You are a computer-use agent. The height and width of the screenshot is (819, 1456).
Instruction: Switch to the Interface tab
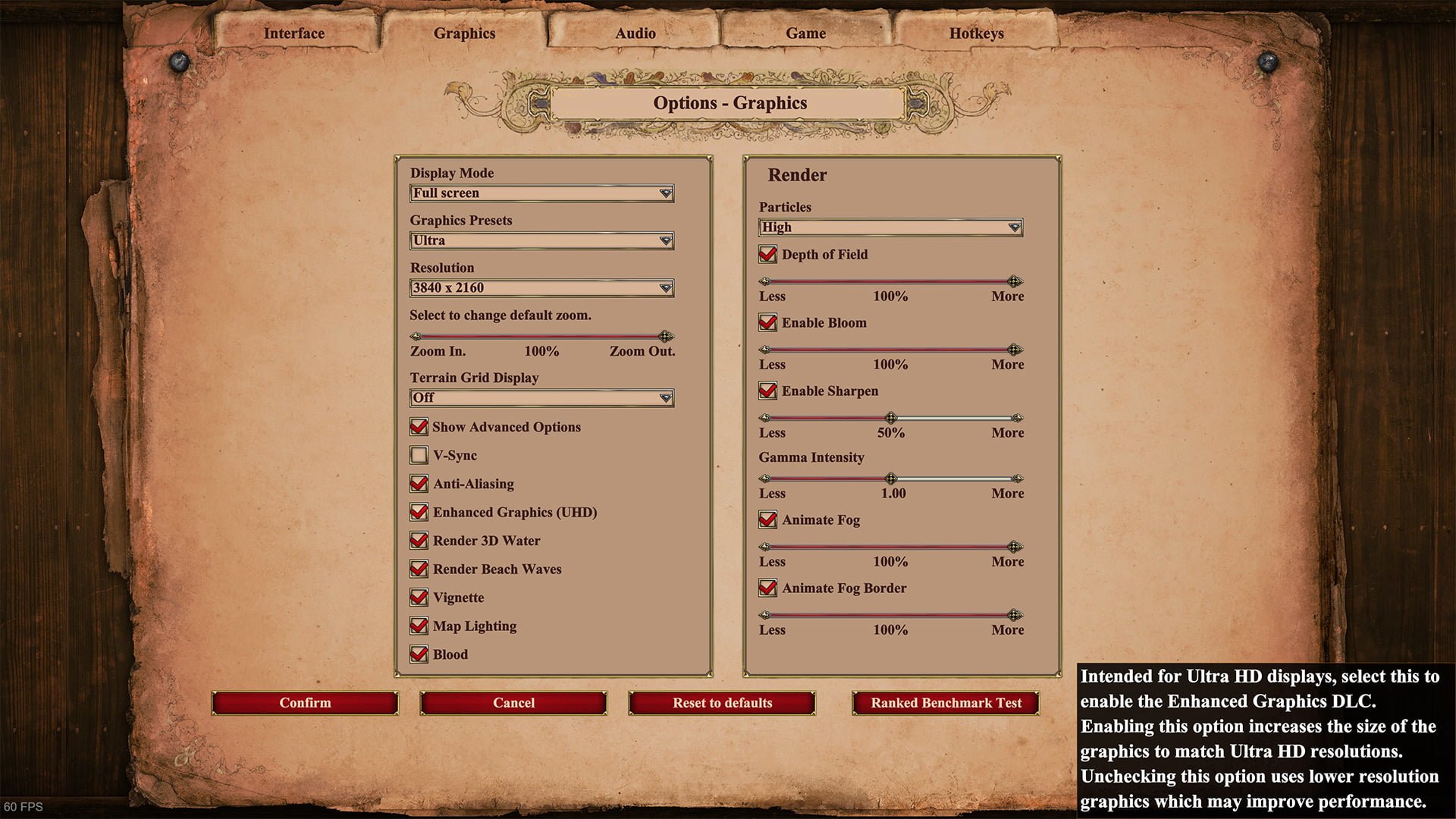pos(294,33)
